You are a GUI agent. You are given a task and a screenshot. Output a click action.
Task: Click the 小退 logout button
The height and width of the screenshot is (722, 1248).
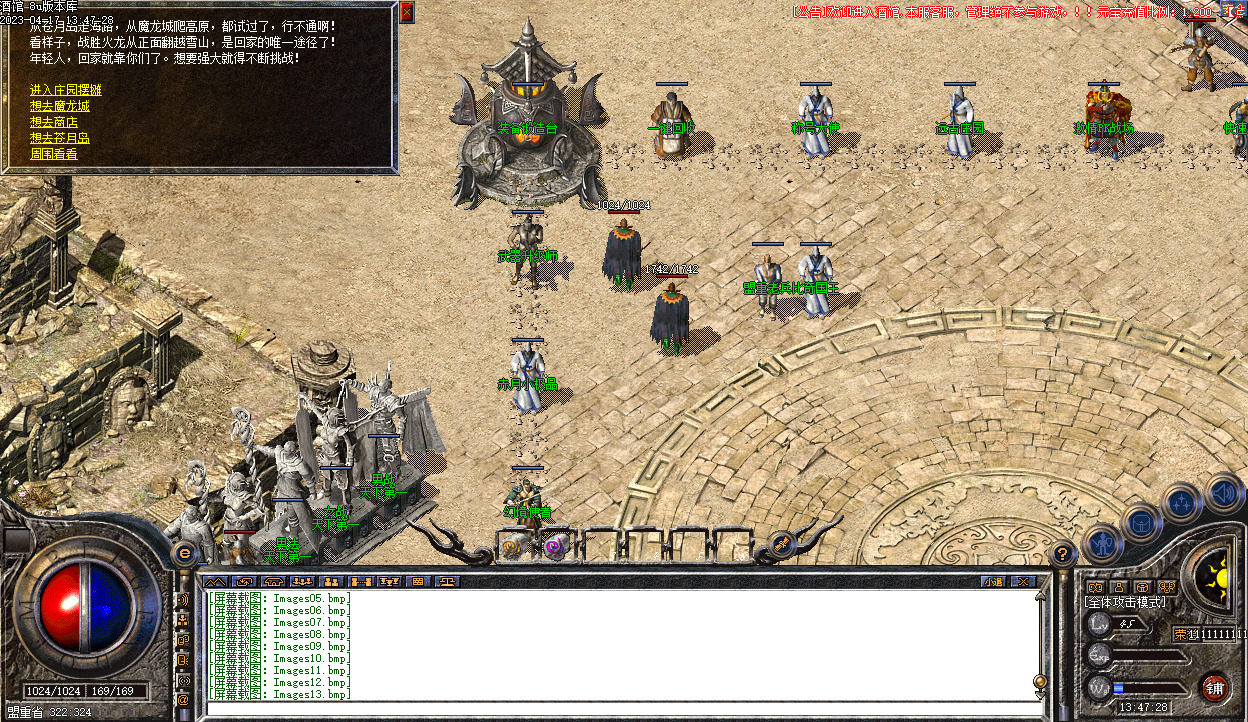(x=992, y=581)
